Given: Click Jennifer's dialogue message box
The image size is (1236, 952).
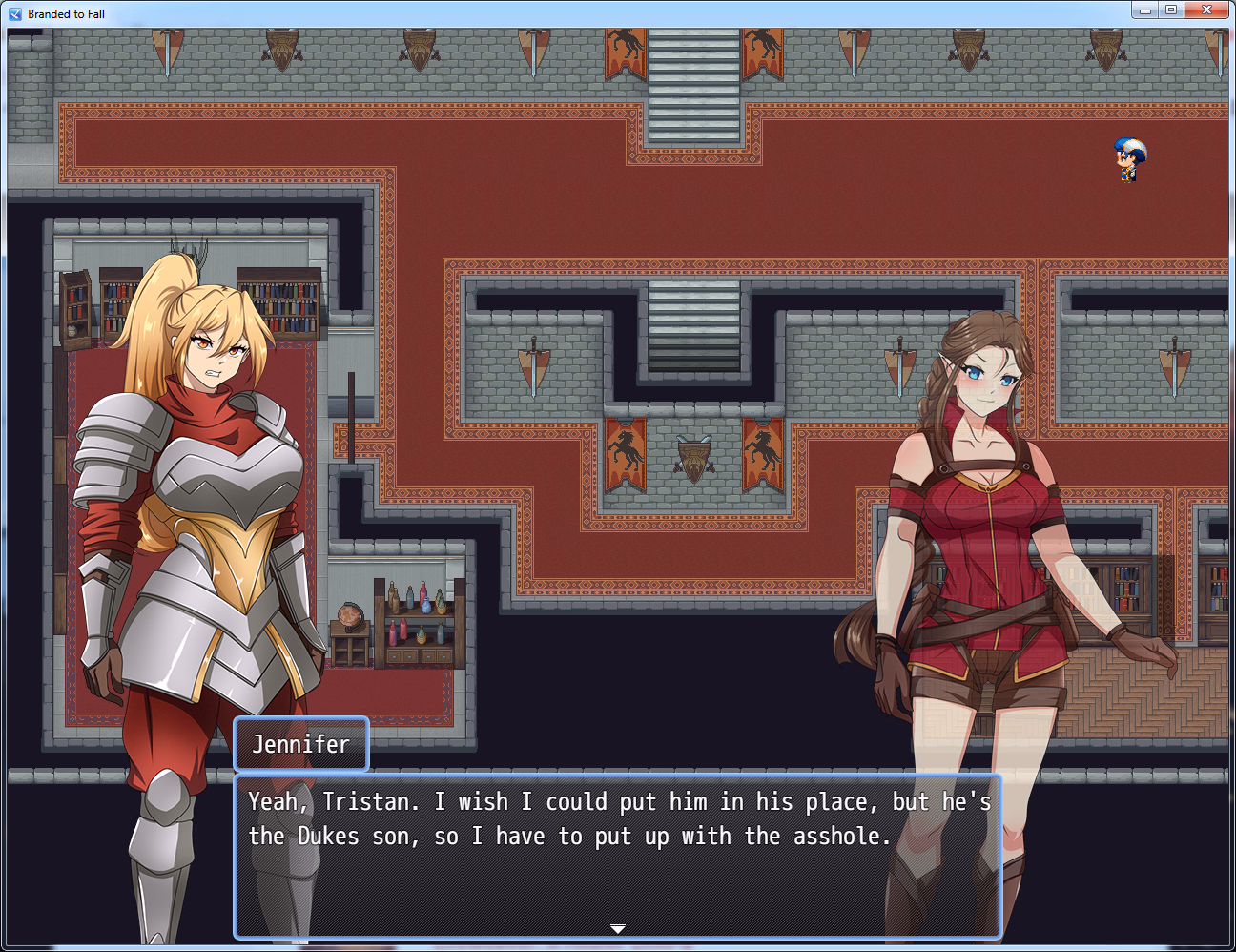Looking at the screenshot, I should pos(617,856).
